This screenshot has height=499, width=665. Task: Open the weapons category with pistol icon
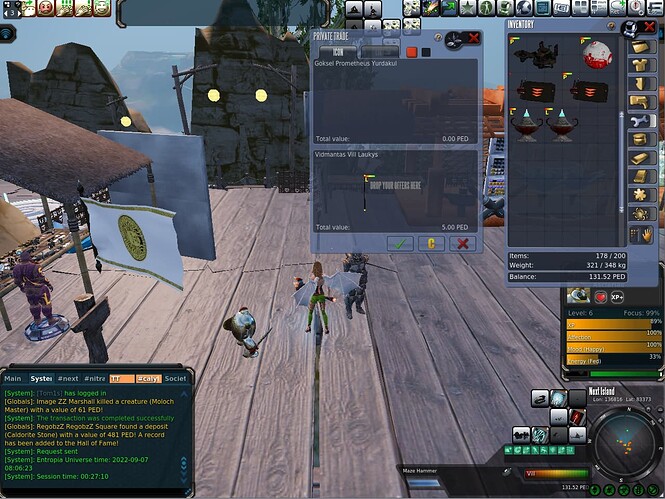pyautogui.click(x=640, y=101)
